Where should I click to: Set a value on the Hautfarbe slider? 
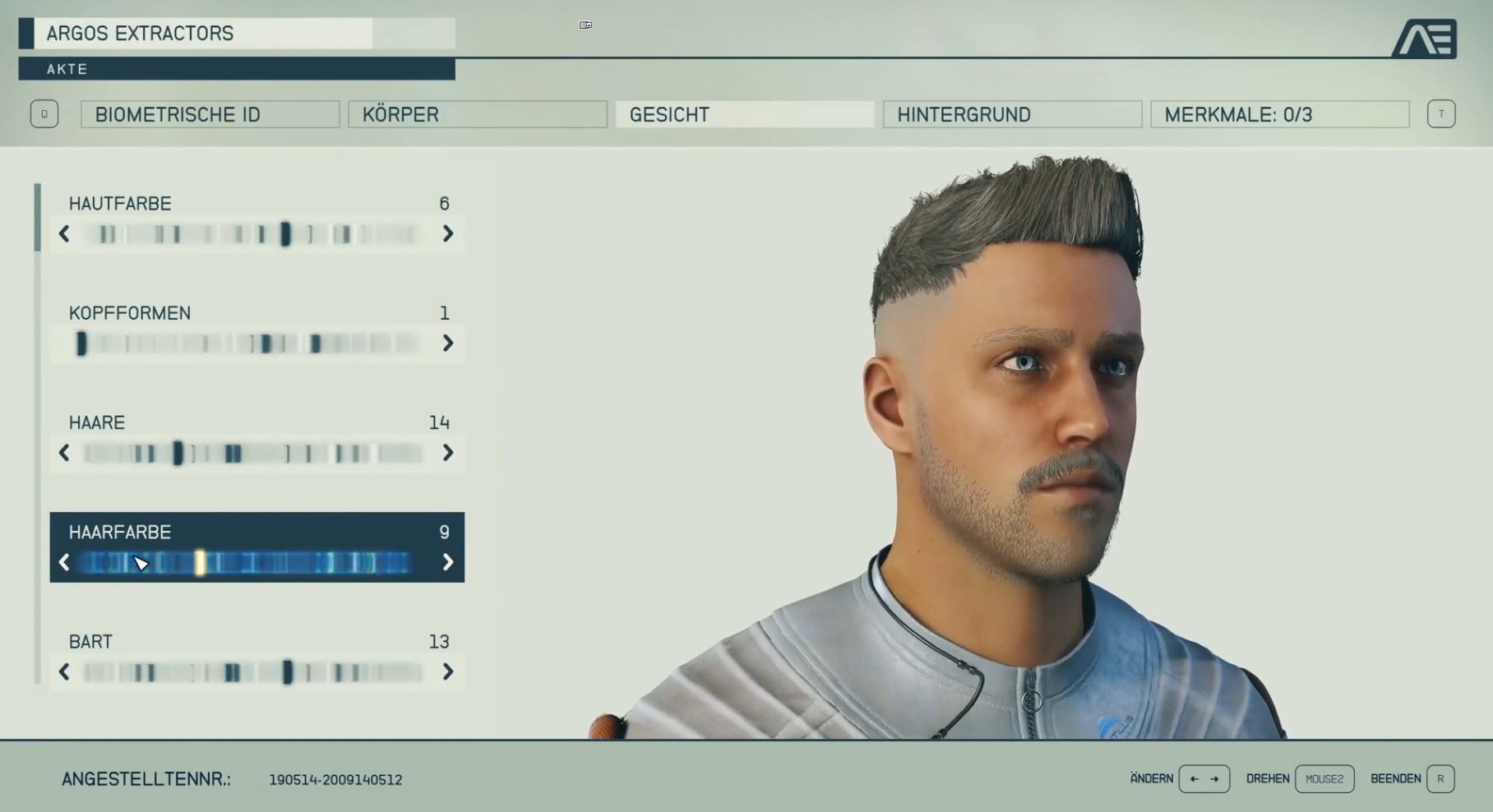point(255,234)
